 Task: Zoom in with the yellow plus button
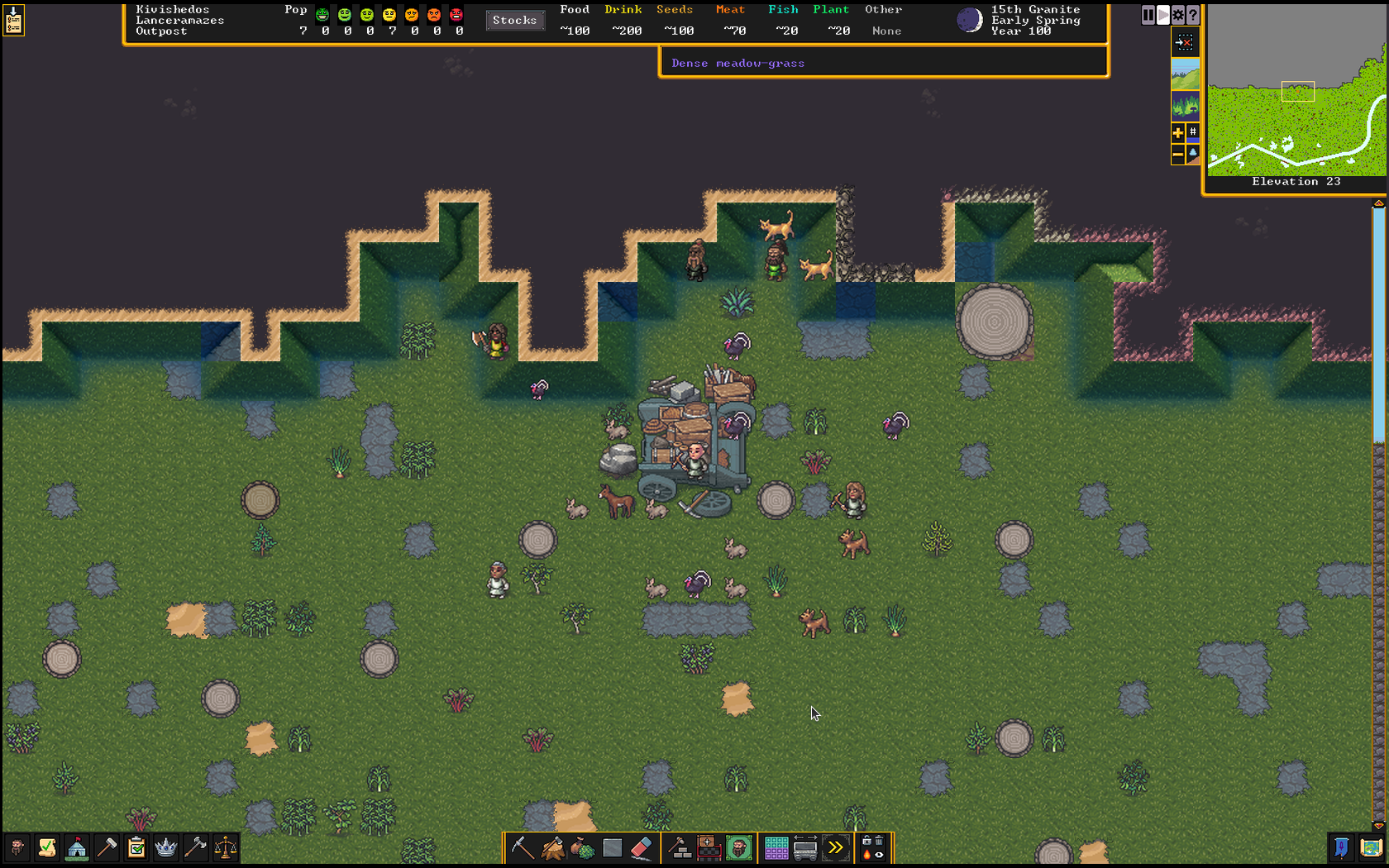[x=1178, y=132]
